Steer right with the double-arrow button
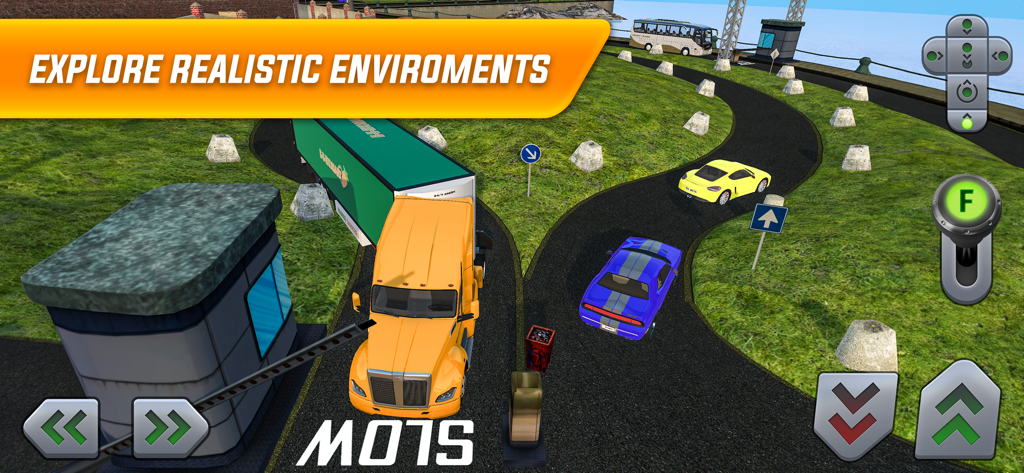 [x=170, y=428]
